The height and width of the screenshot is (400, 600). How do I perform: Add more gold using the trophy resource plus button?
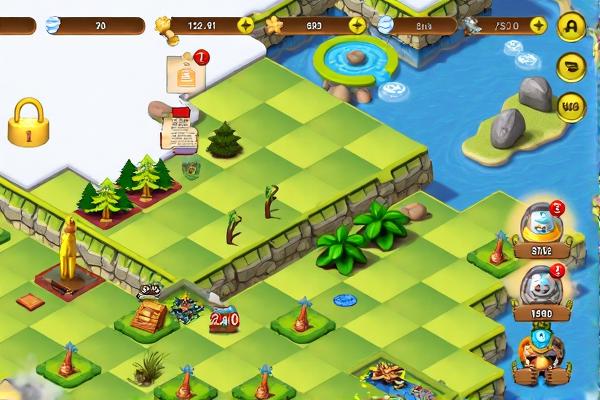pyautogui.click(x=245, y=25)
